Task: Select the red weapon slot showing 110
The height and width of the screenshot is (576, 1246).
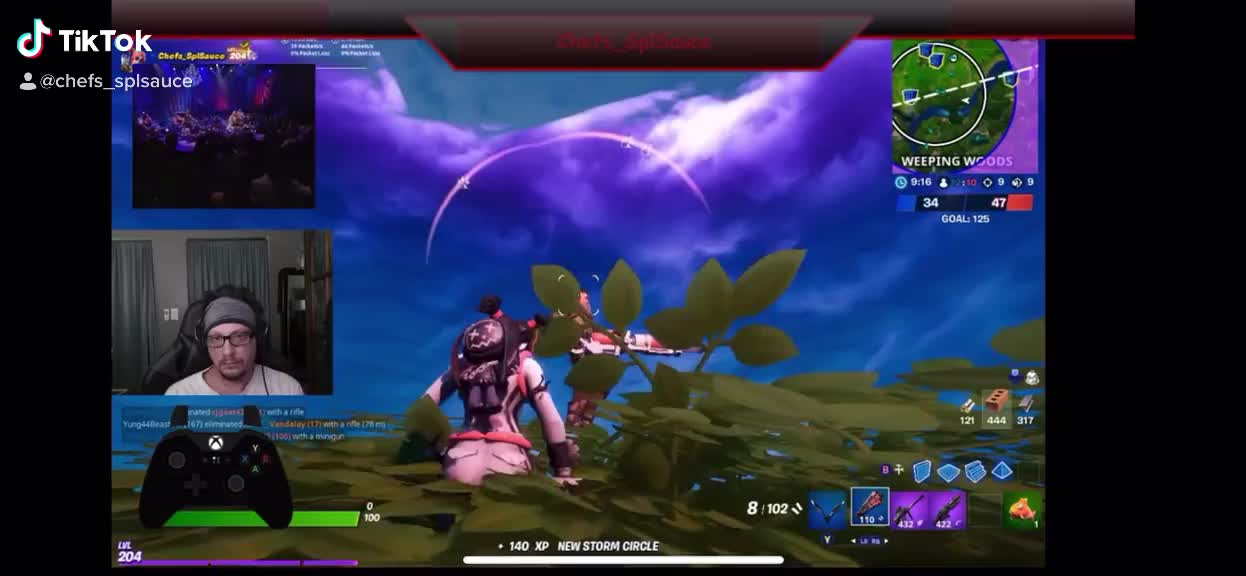Action: 869,507
